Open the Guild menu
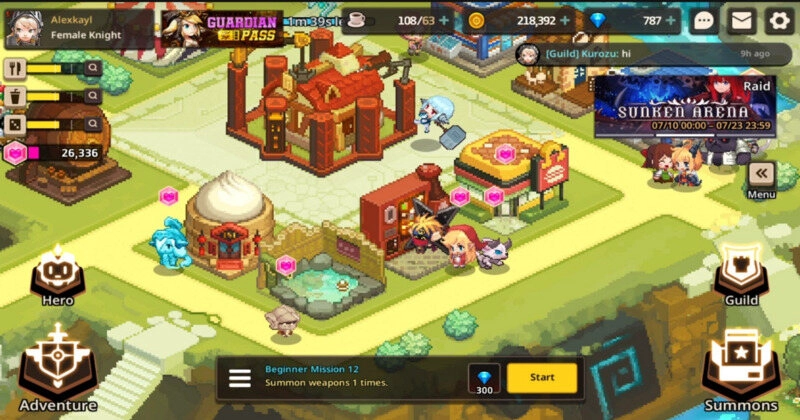This screenshot has width=800, height=420. pos(742,276)
